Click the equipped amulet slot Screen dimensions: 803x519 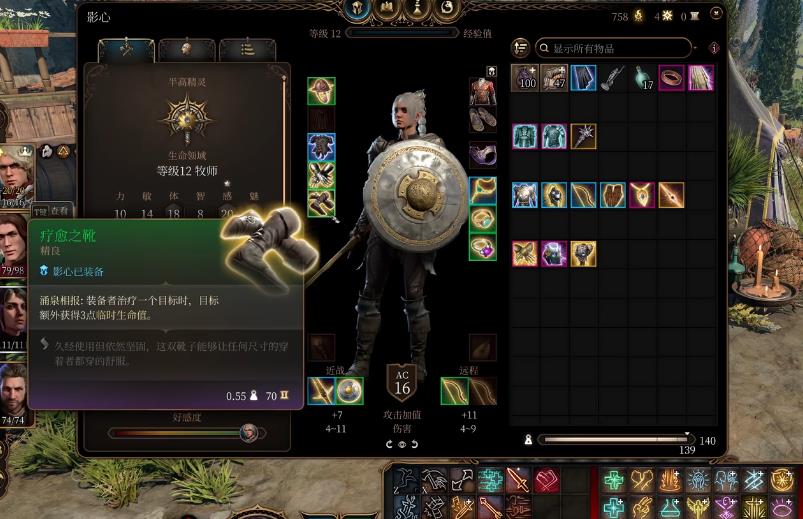(x=484, y=190)
